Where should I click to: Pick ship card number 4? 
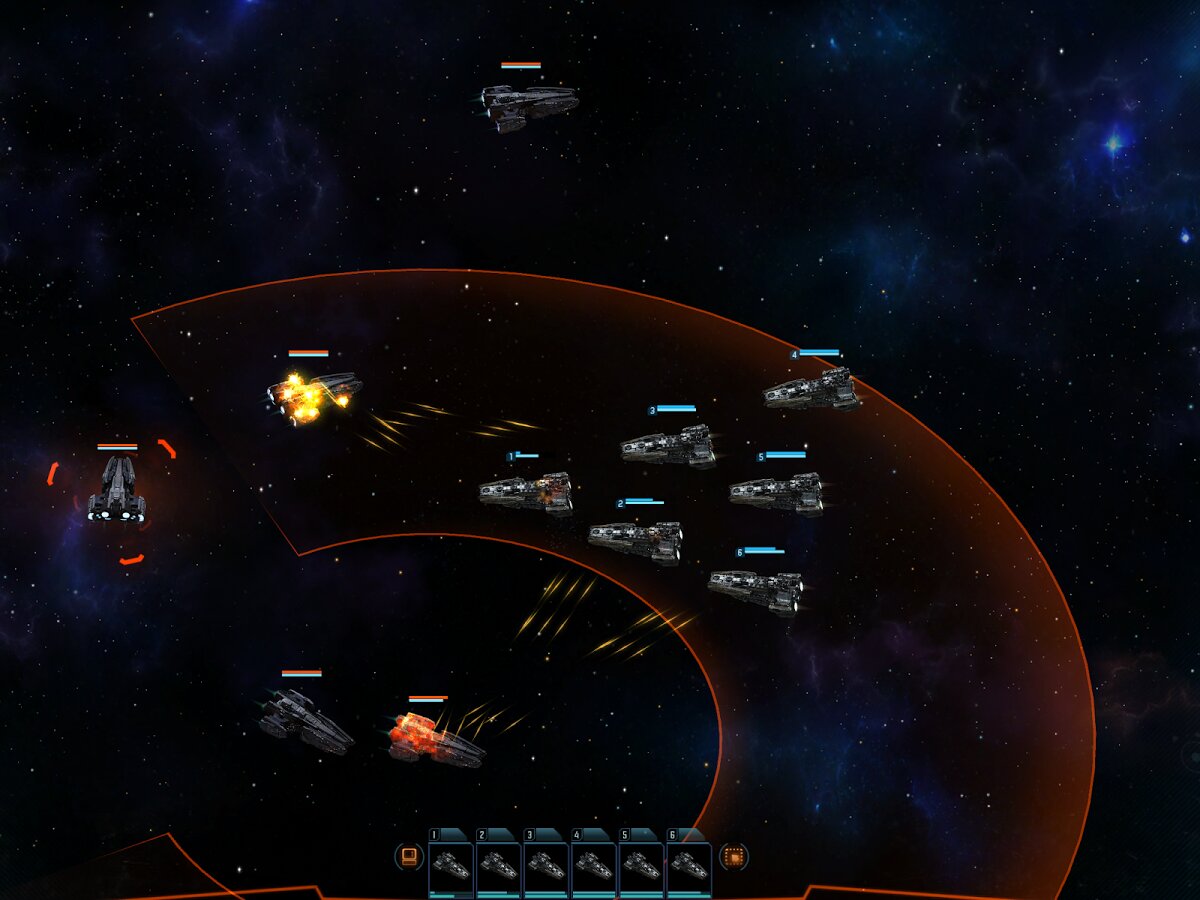[594, 865]
